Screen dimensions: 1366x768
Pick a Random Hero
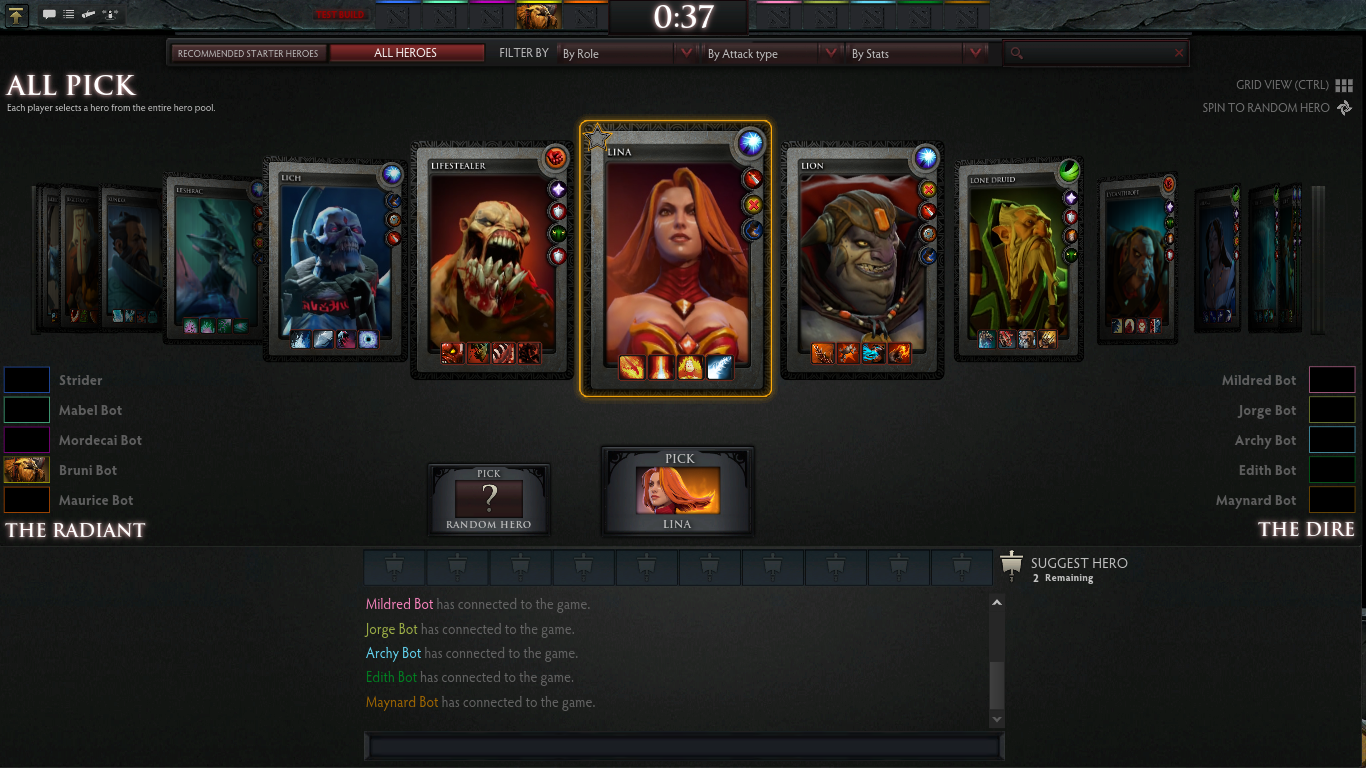[x=489, y=498]
